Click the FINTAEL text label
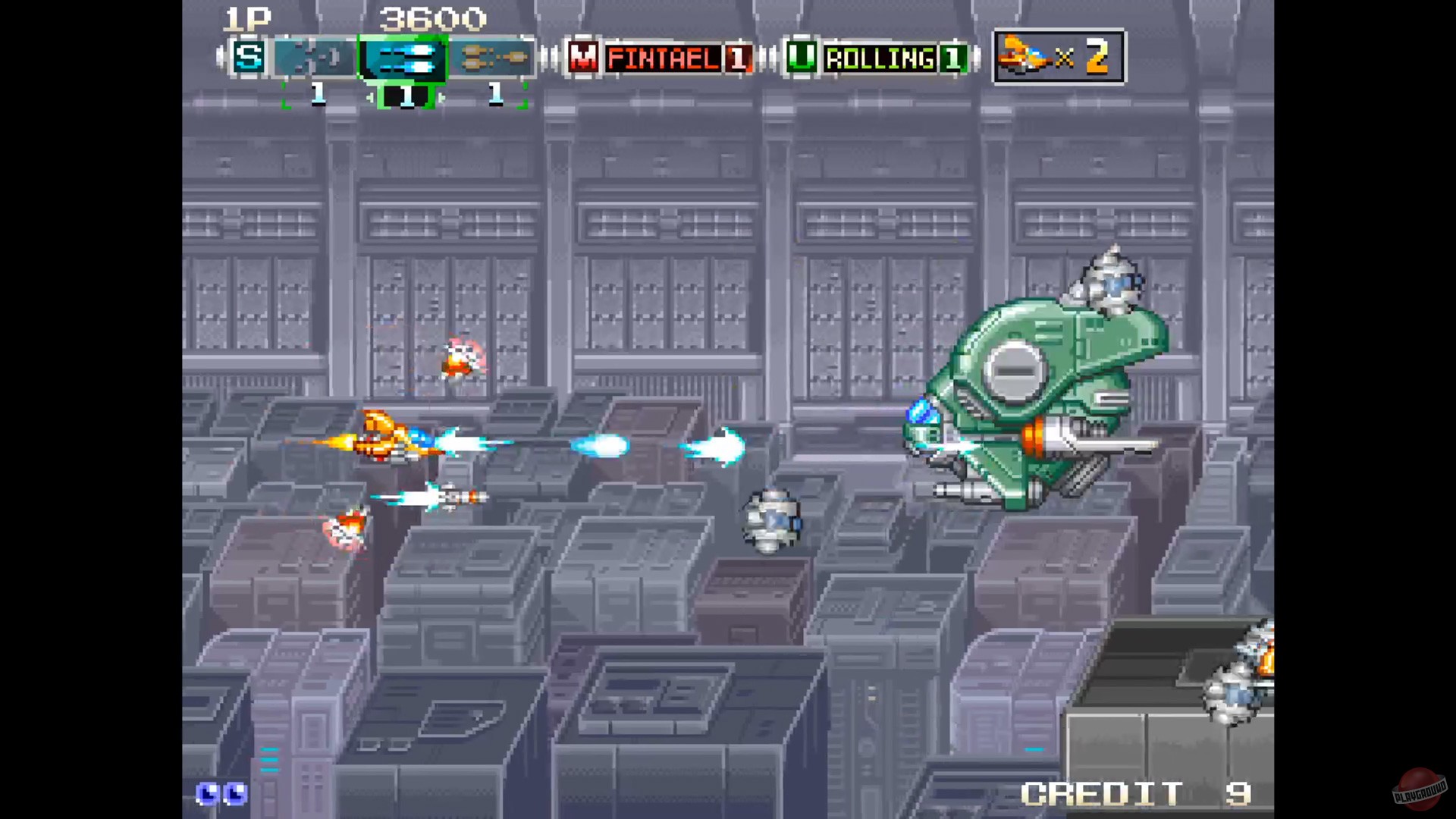Screen dimensions: 1456x819 click(664, 59)
